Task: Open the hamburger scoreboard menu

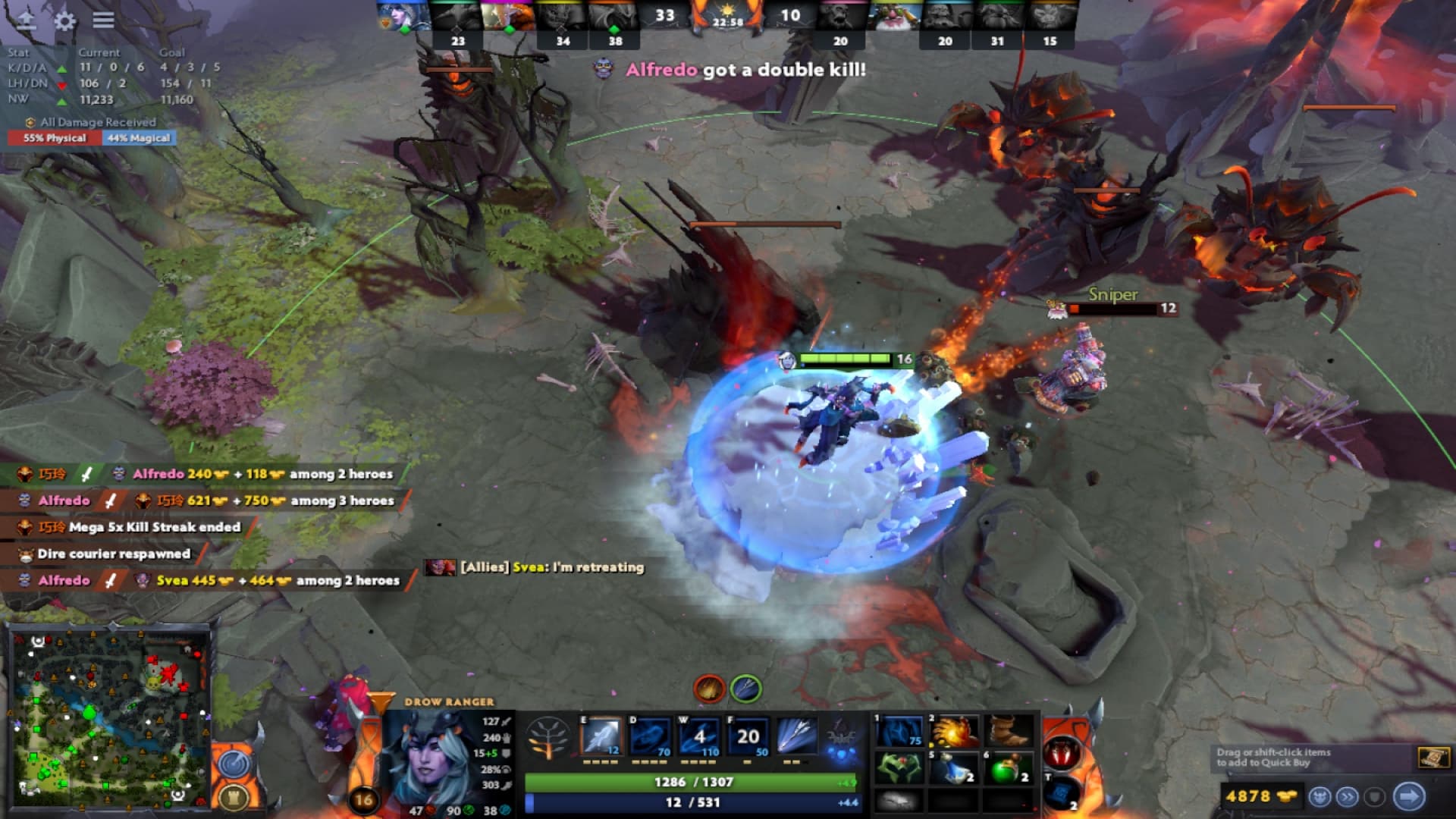Action: 103,20
